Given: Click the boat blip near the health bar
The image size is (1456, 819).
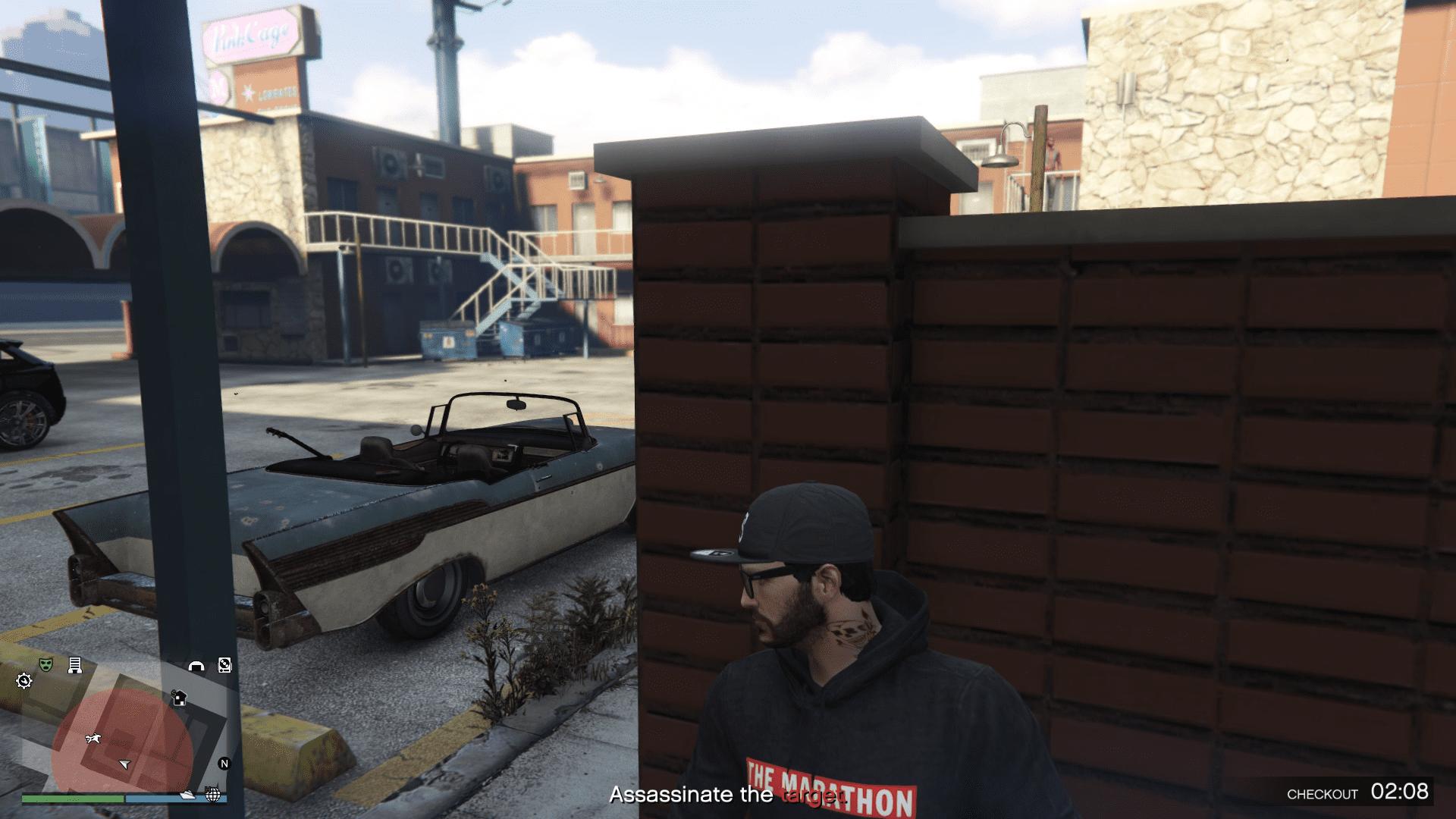Looking at the screenshot, I should (x=188, y=796).
